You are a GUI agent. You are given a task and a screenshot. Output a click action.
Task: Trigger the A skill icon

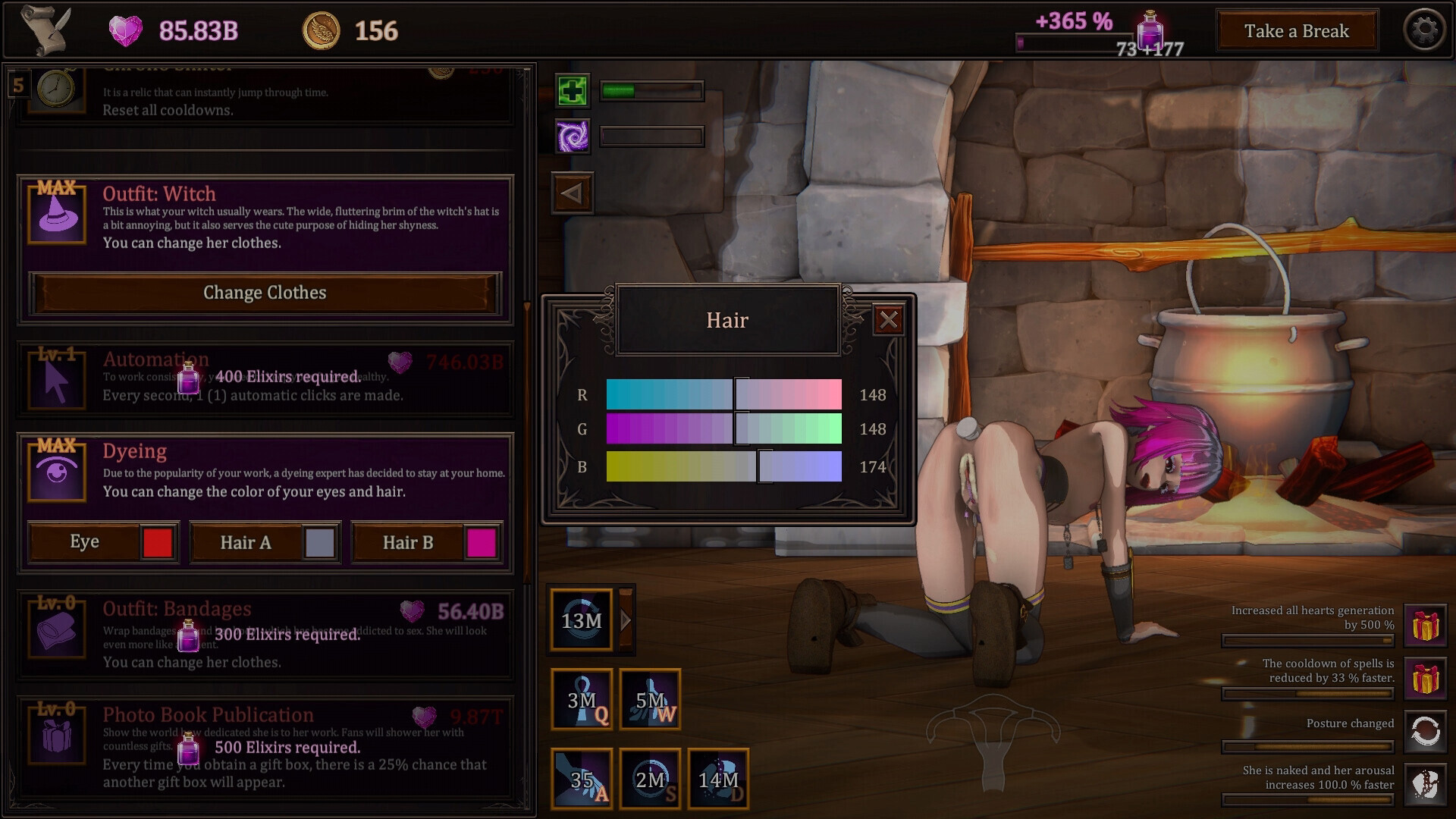pos(582,779)
